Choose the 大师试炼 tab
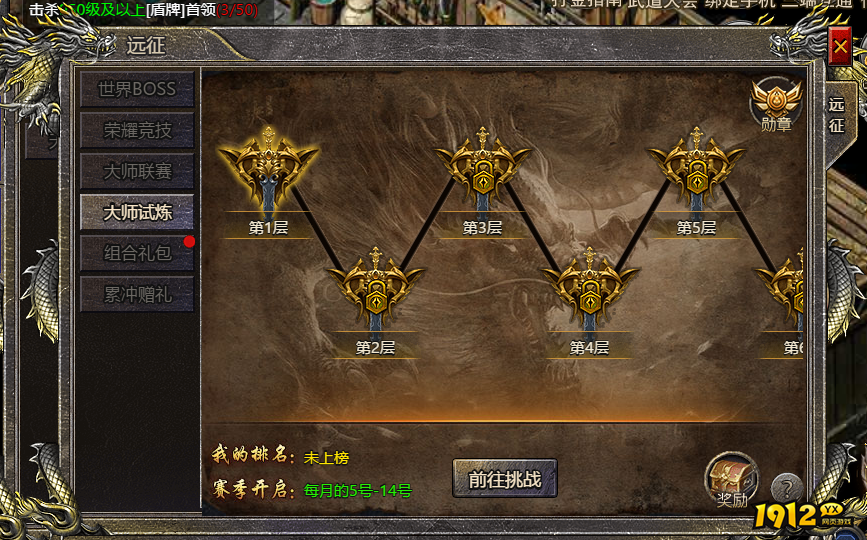 (137, 211)
